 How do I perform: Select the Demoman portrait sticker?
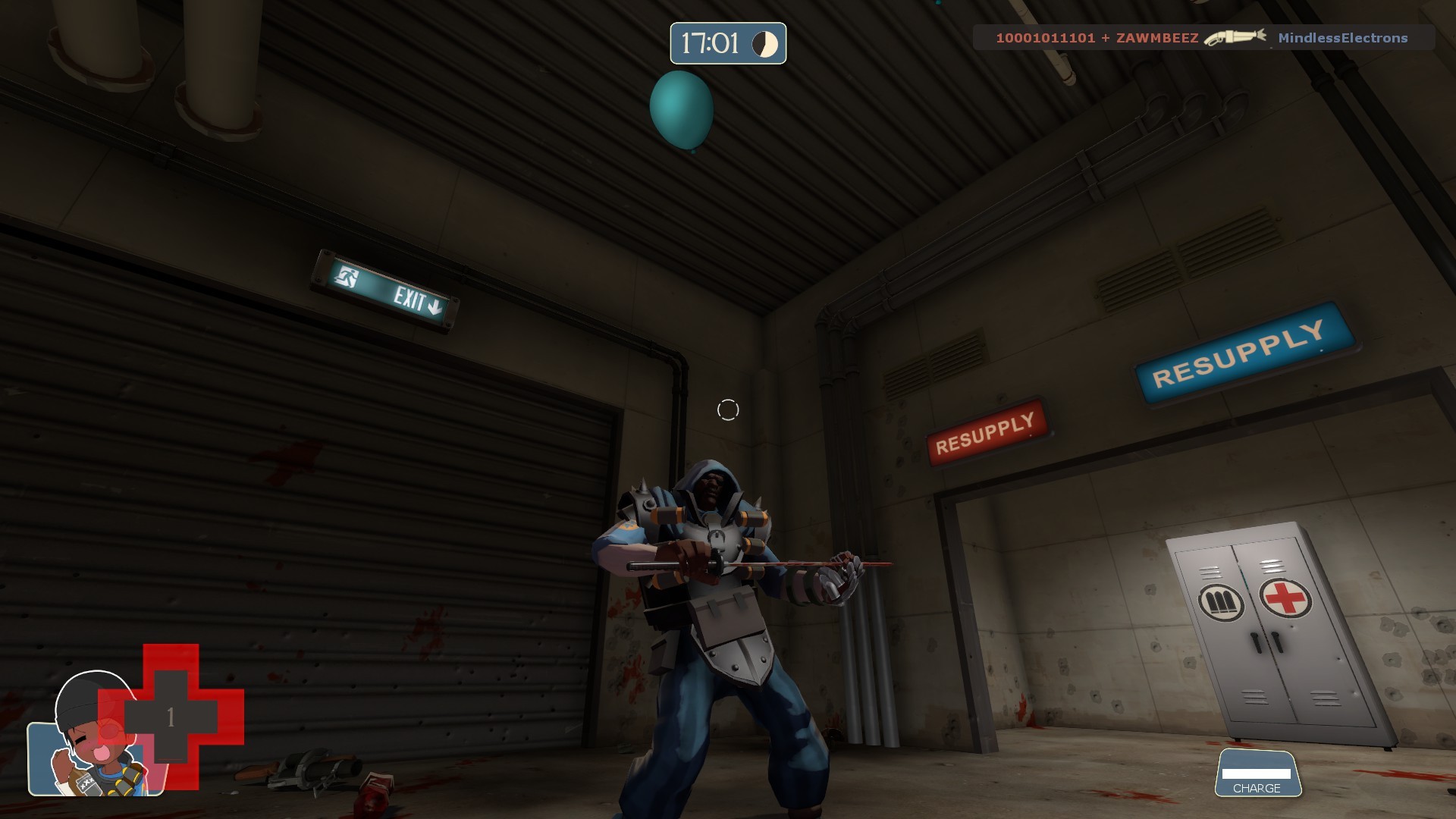[95, 747]
